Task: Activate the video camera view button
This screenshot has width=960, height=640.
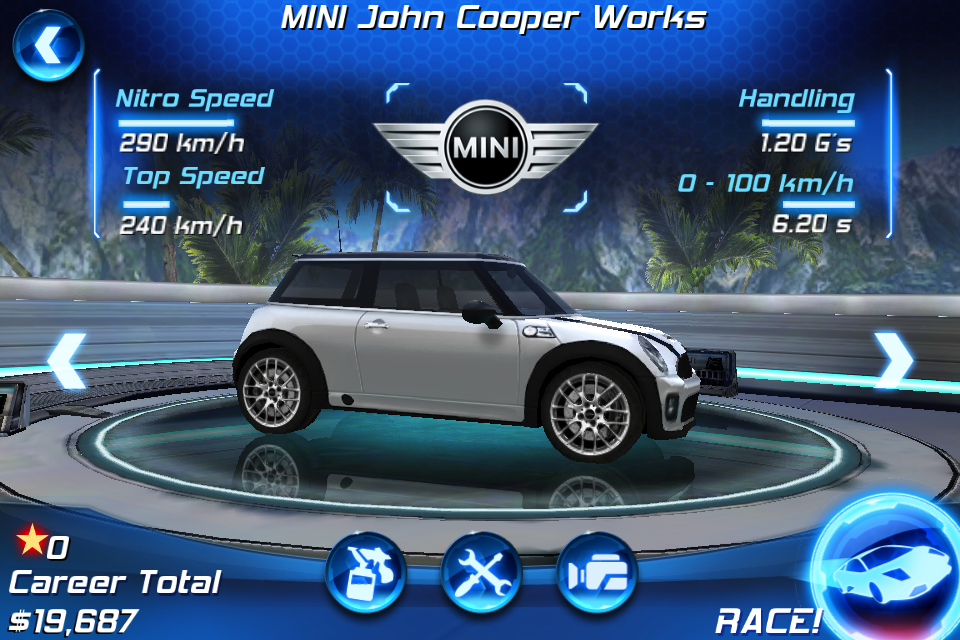Action: pyautogui.click(x=597, y=573)
